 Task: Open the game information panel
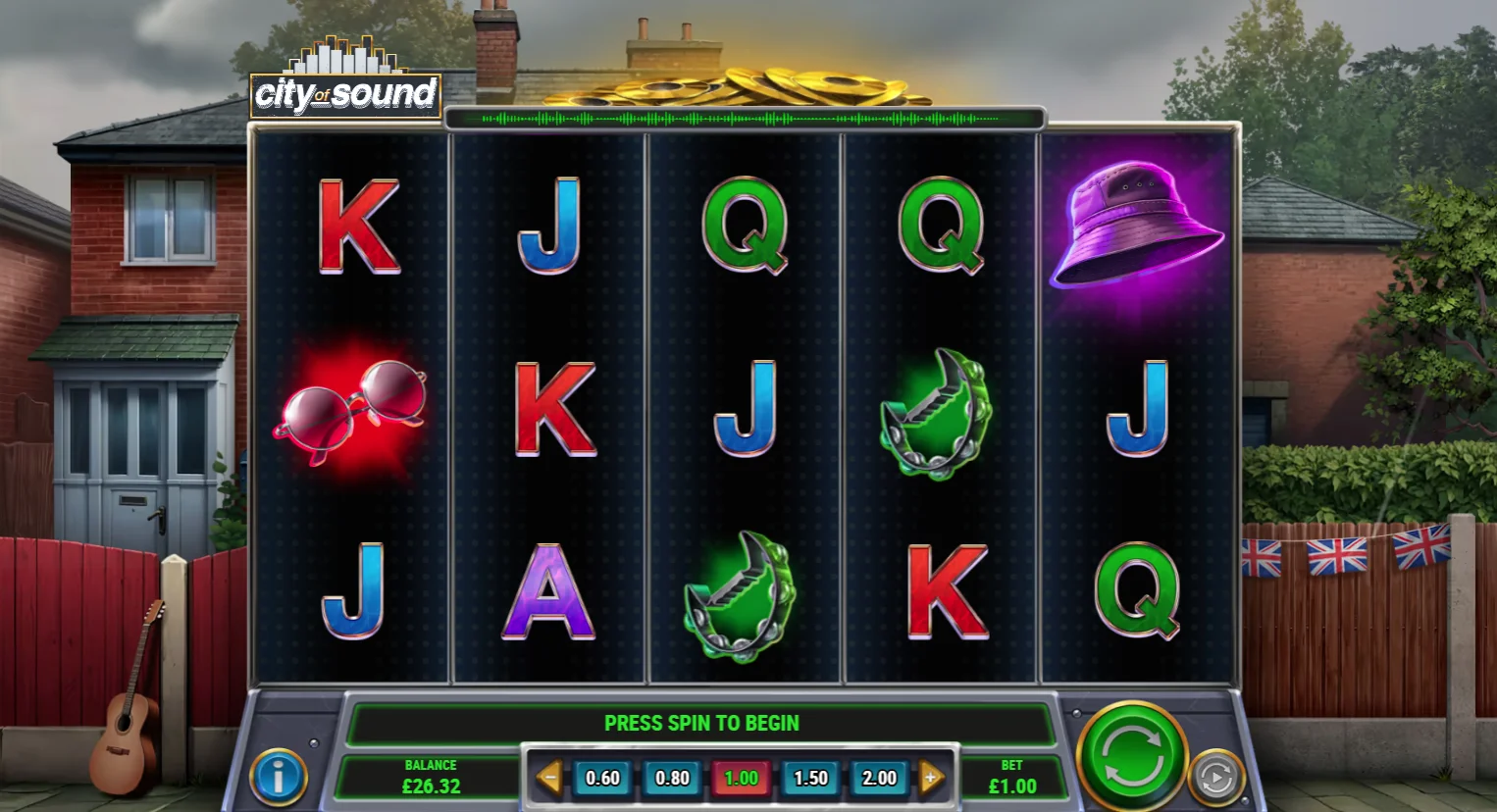tap(280, 777)
